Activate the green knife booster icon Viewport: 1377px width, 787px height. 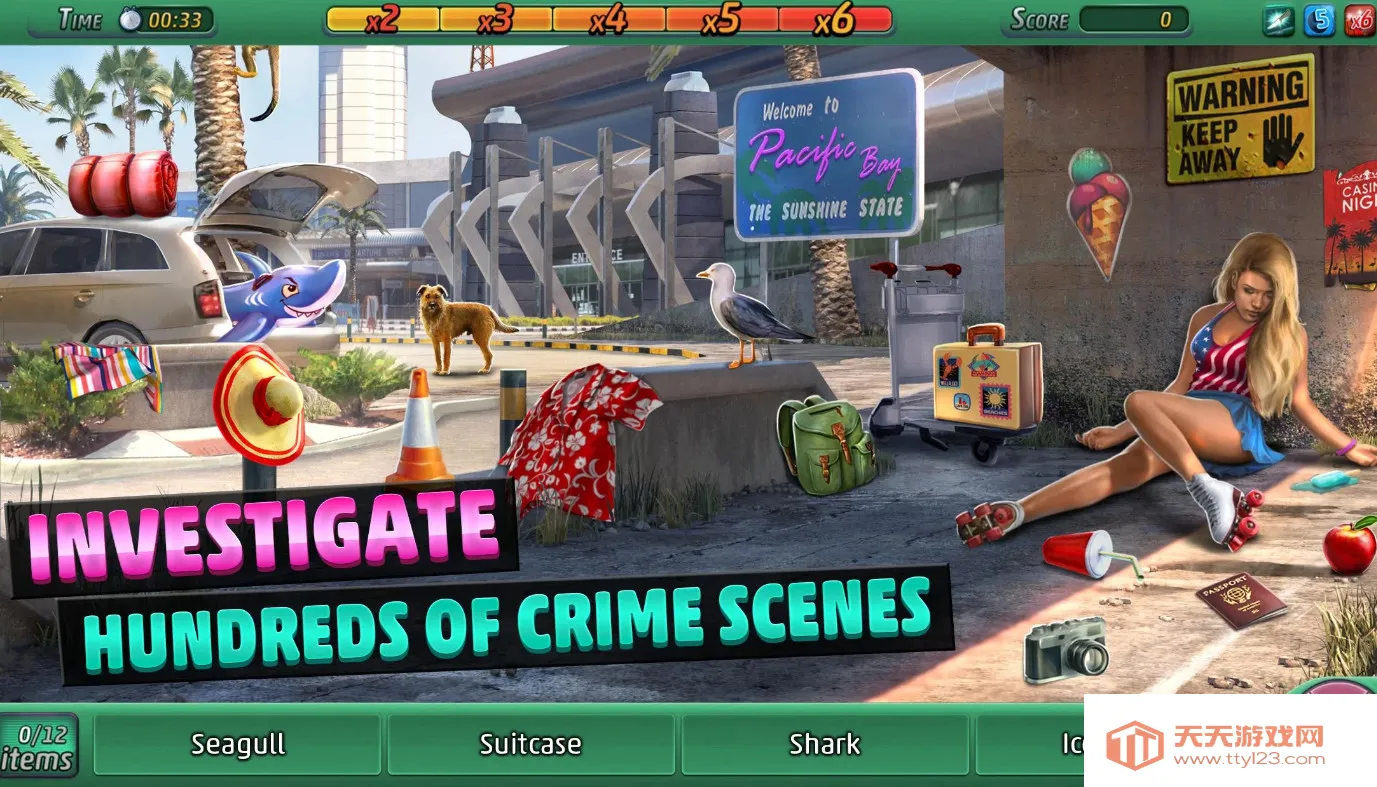[1278, 20]
